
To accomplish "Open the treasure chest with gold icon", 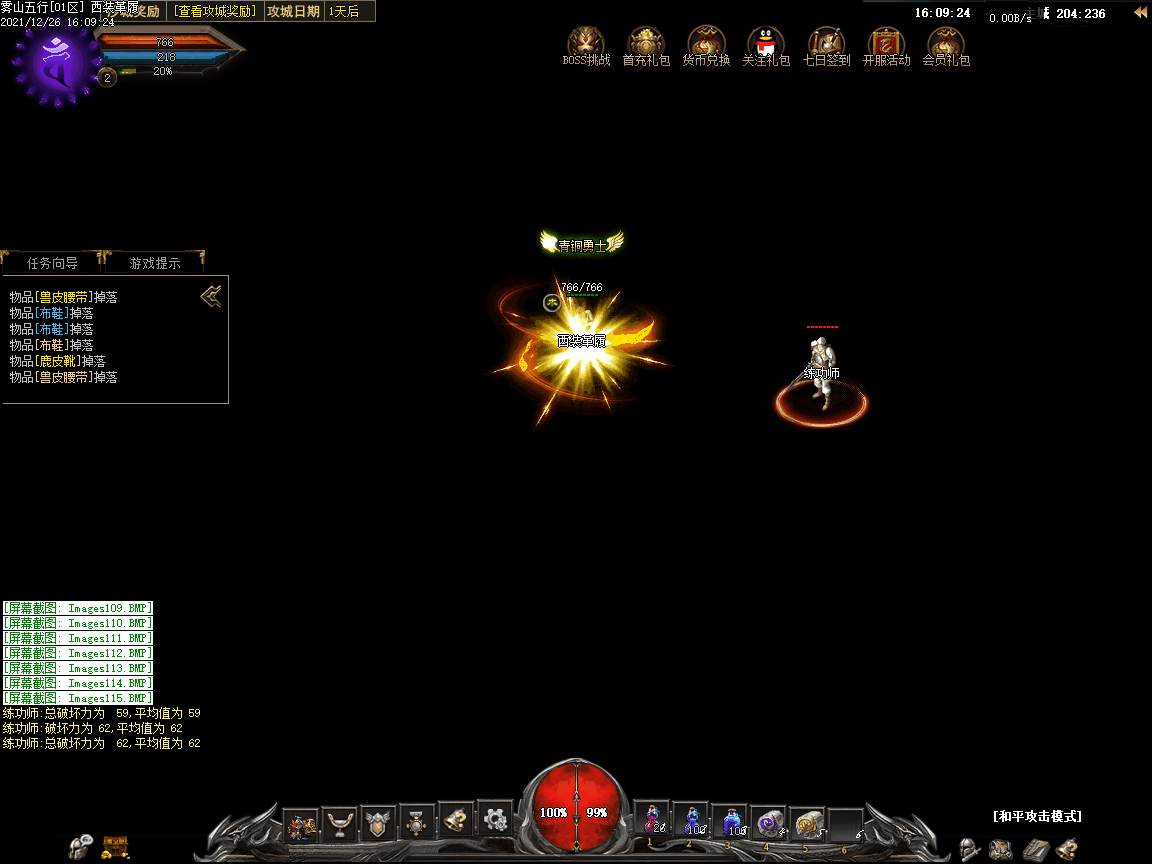I will (x=115, y=849).
